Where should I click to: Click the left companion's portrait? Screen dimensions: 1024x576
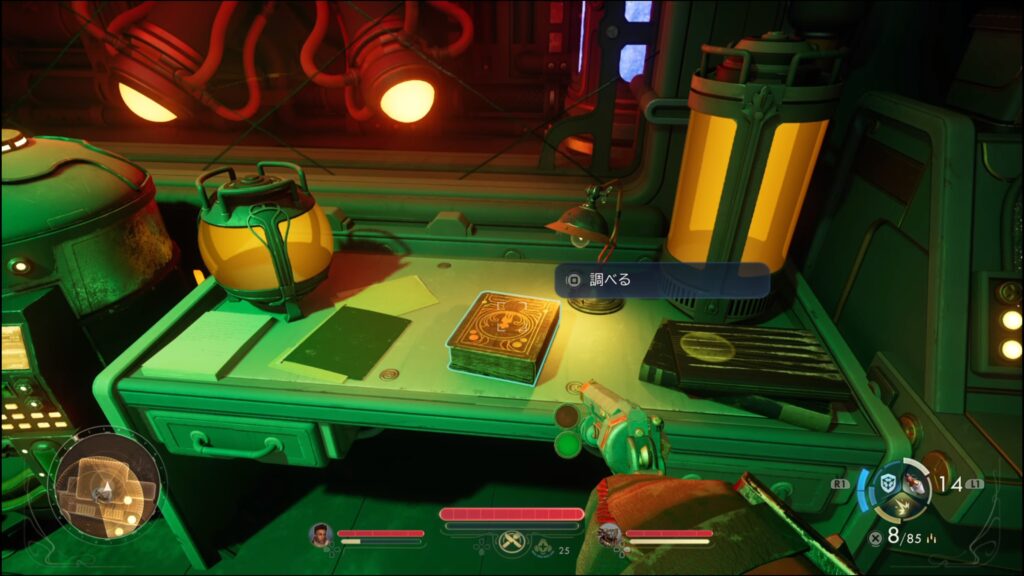[x=321, y=535]
